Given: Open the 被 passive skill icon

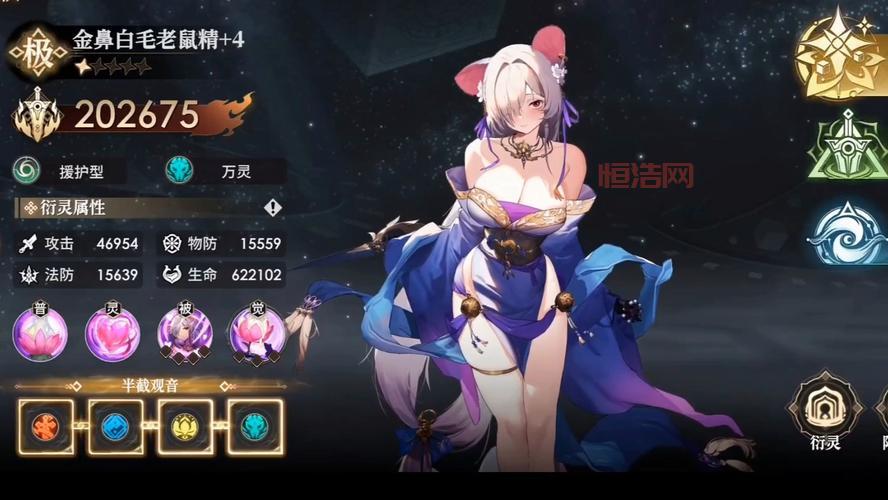Looking at the screenshot, I should 185,334.
